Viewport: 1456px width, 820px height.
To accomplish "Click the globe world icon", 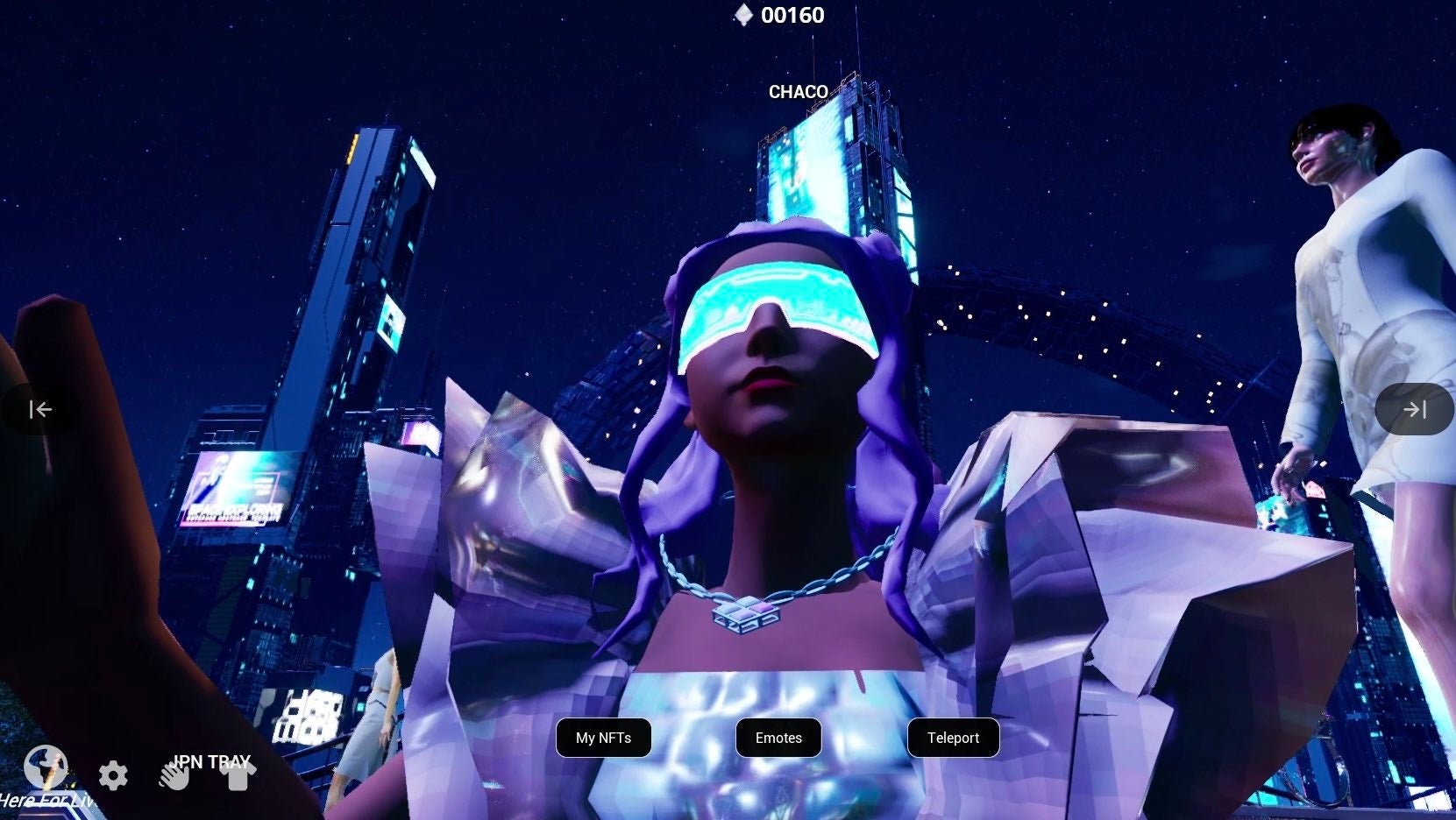I will tap(46, 767).
